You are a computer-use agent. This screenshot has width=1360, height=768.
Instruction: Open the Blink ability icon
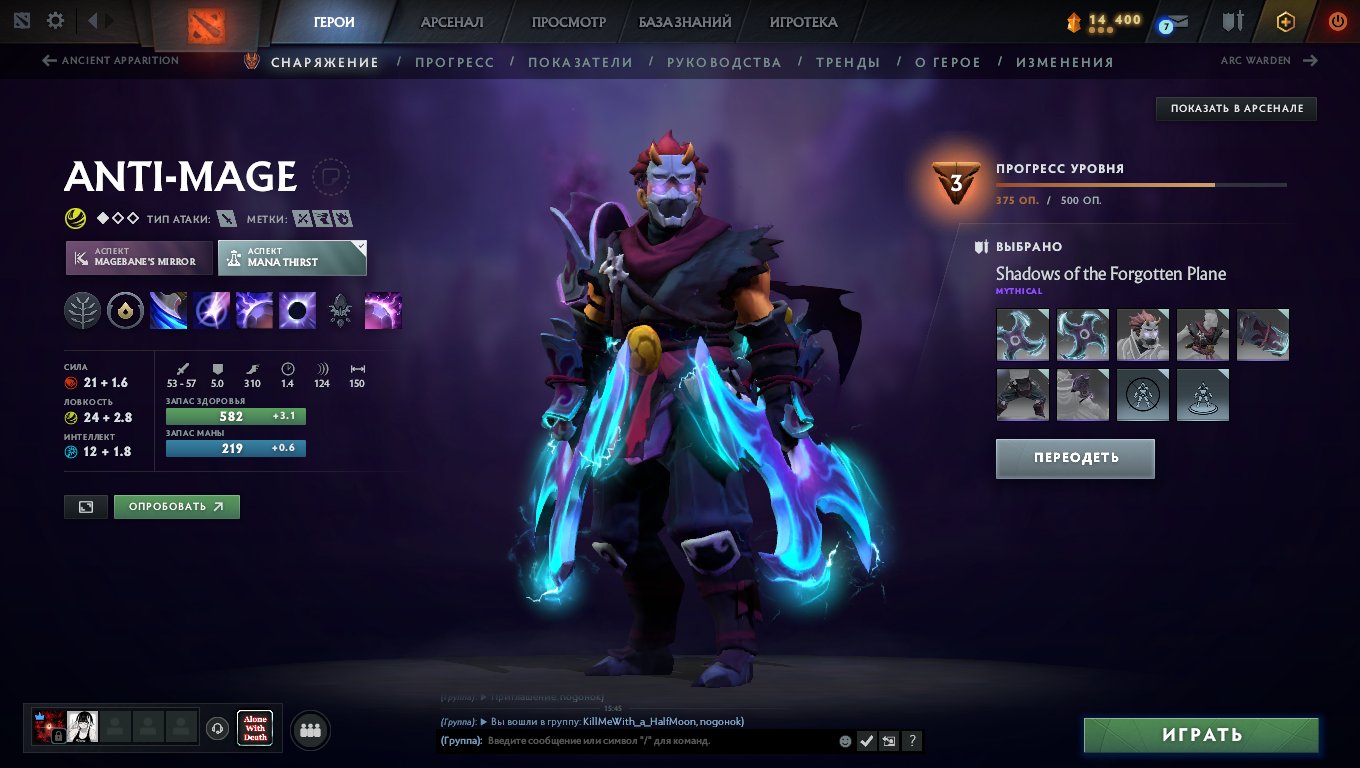(211, 310)
